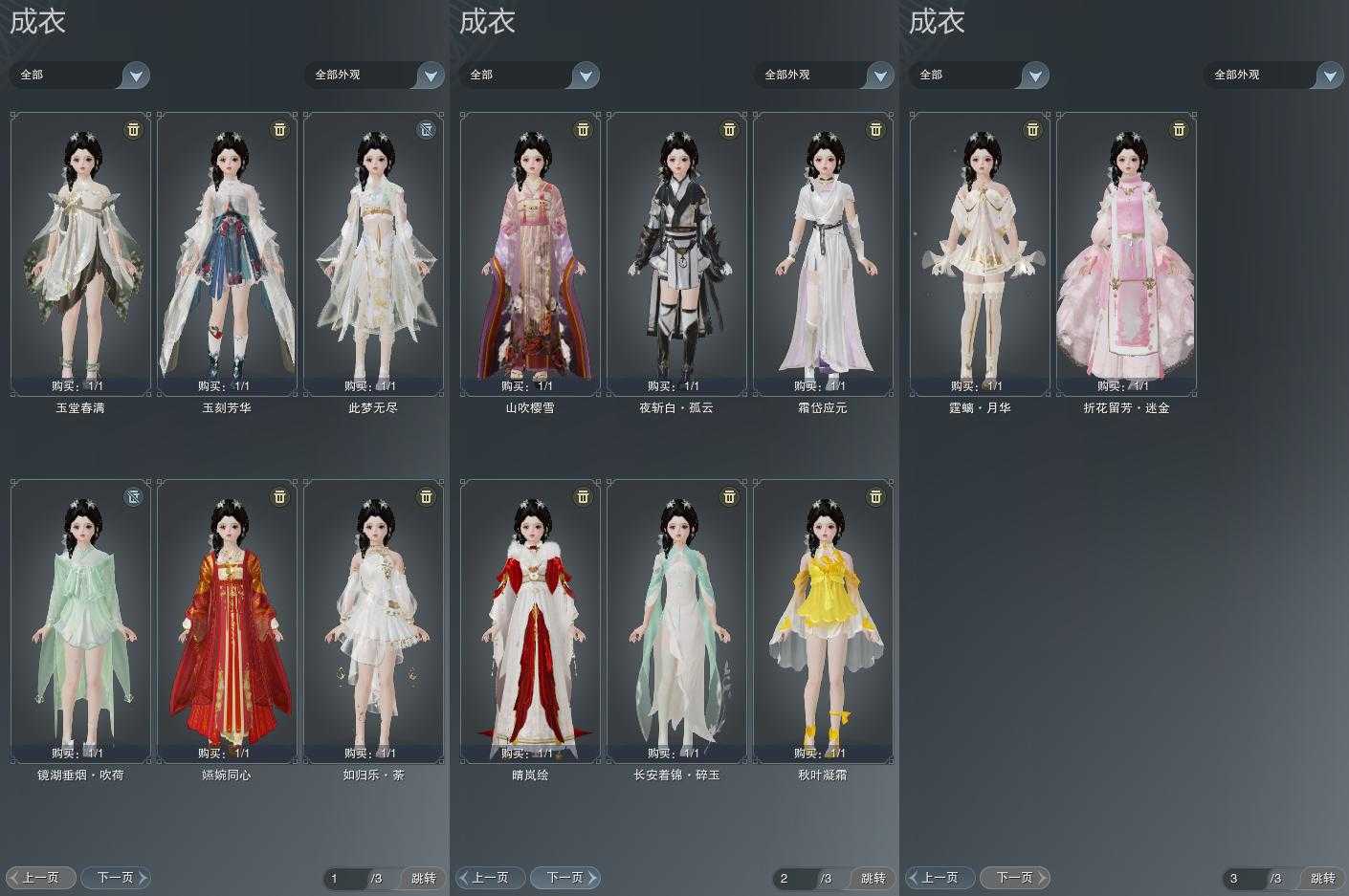The width and height of the screenshot is (1349, 896).
Task: Select the 如归乐·荼 outfit card
Action: (x=373, y=621)
